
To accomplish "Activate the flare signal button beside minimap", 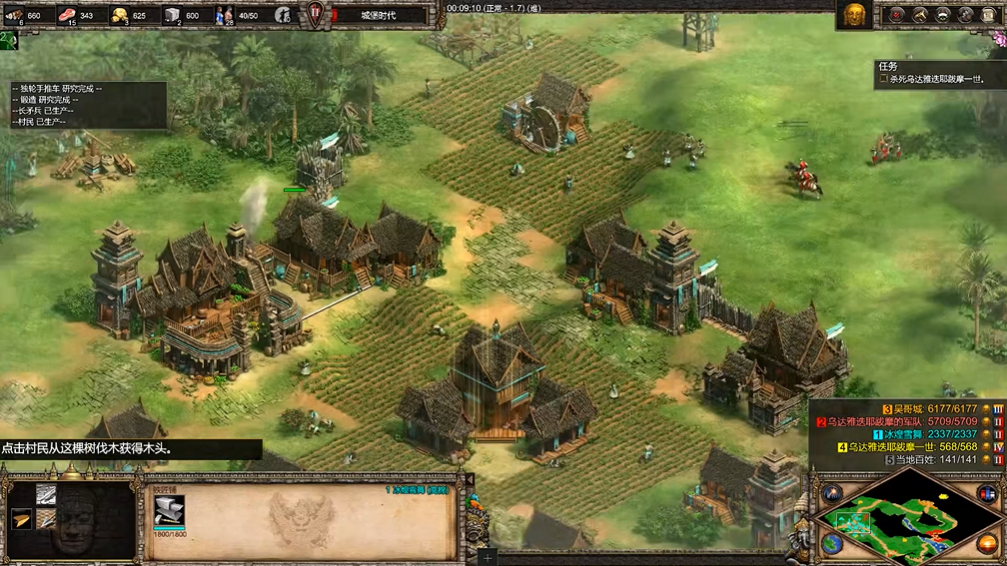I will 832,492.
